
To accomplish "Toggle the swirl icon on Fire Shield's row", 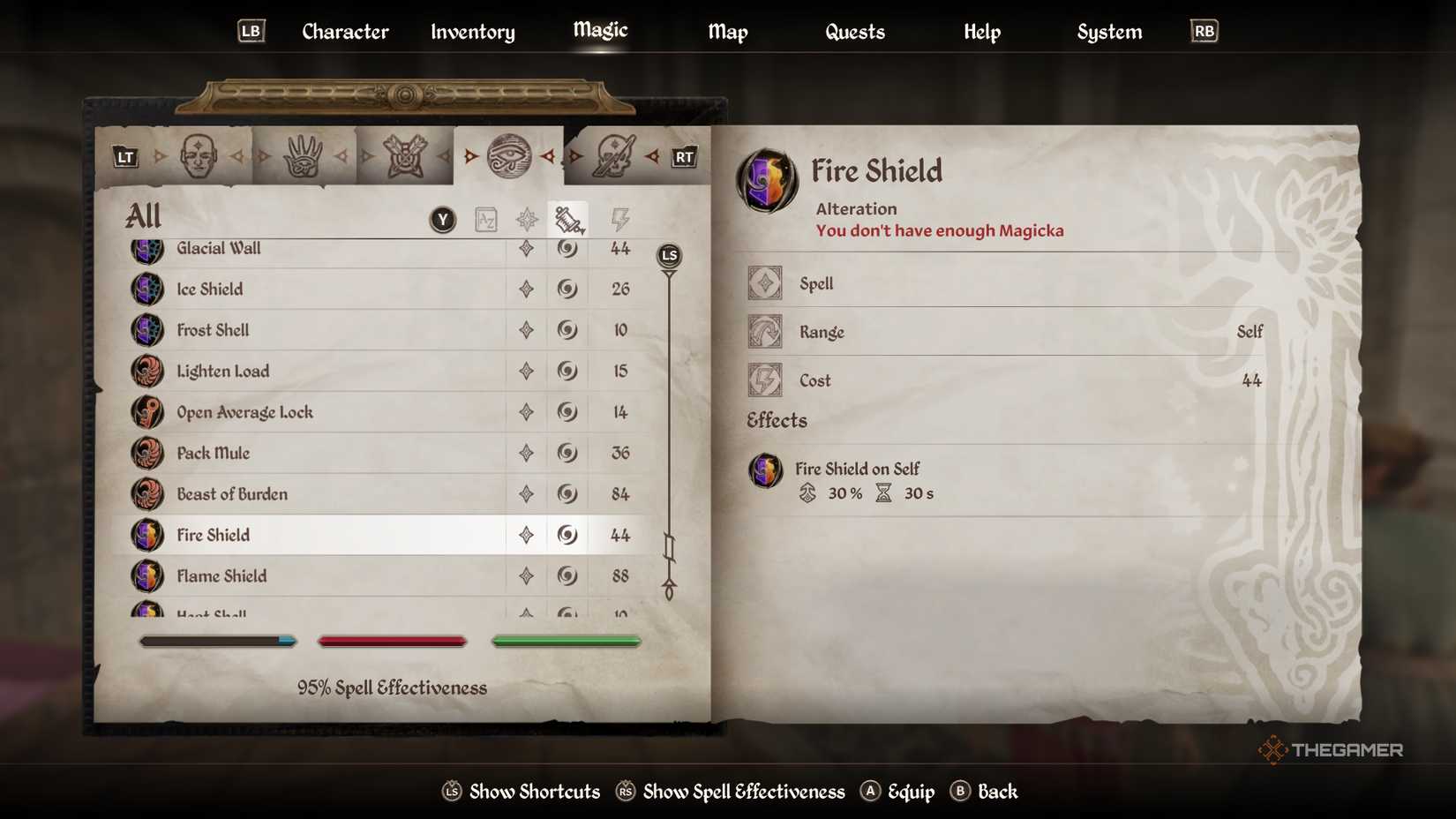I will coord(567,535).
